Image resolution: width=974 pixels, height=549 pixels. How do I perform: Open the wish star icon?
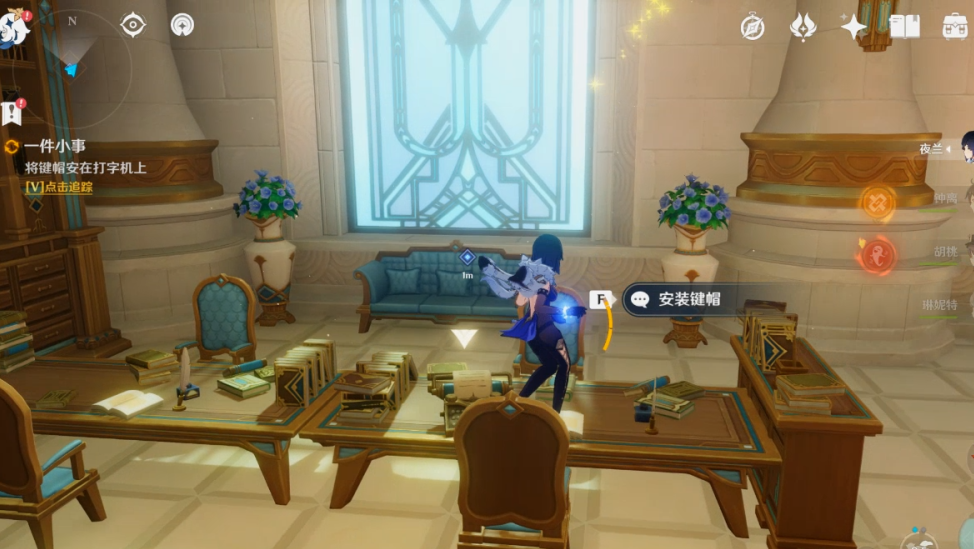coord(853,27)
